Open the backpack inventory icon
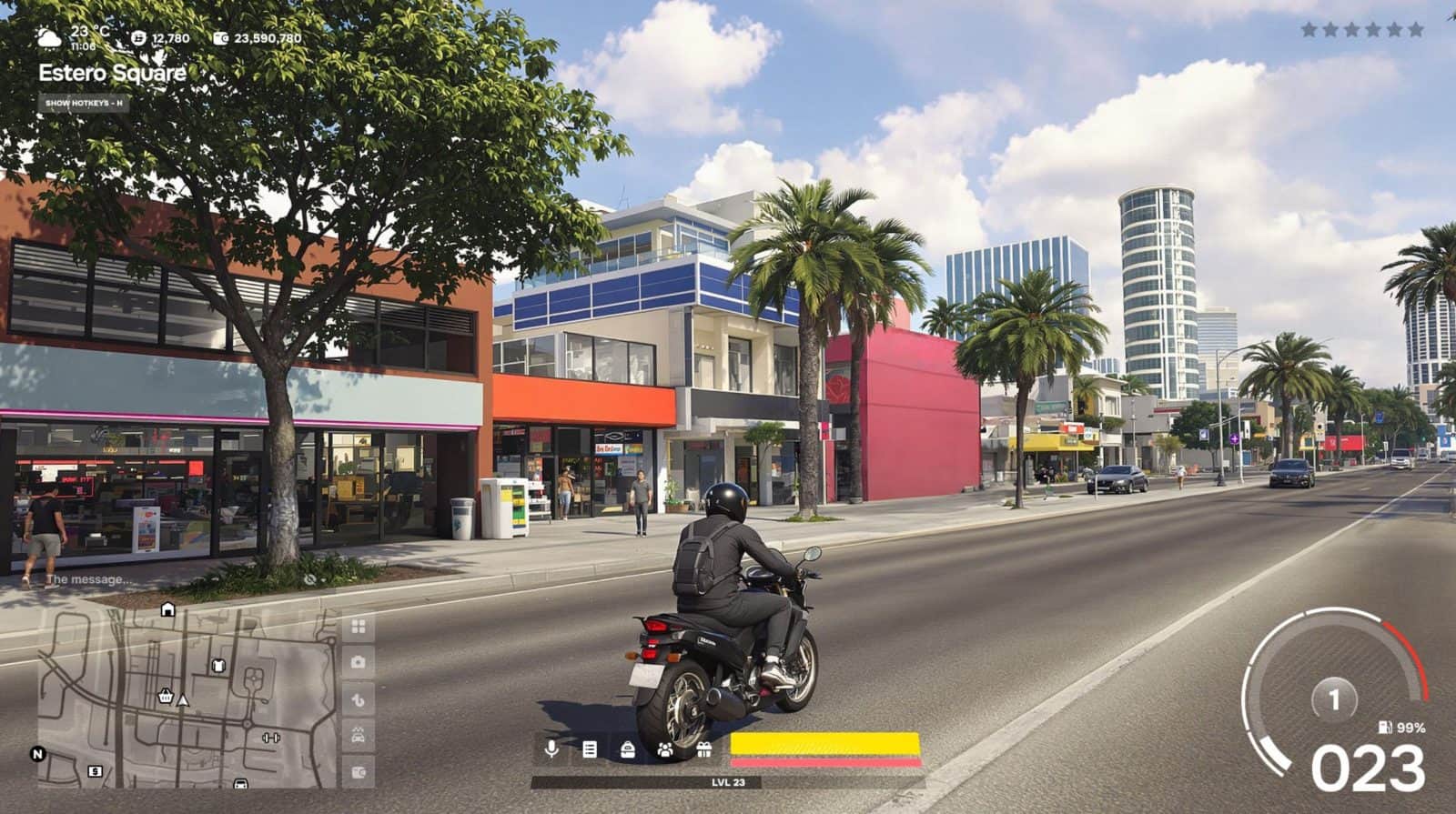1456x814 pixels. [x=628, y=749]
